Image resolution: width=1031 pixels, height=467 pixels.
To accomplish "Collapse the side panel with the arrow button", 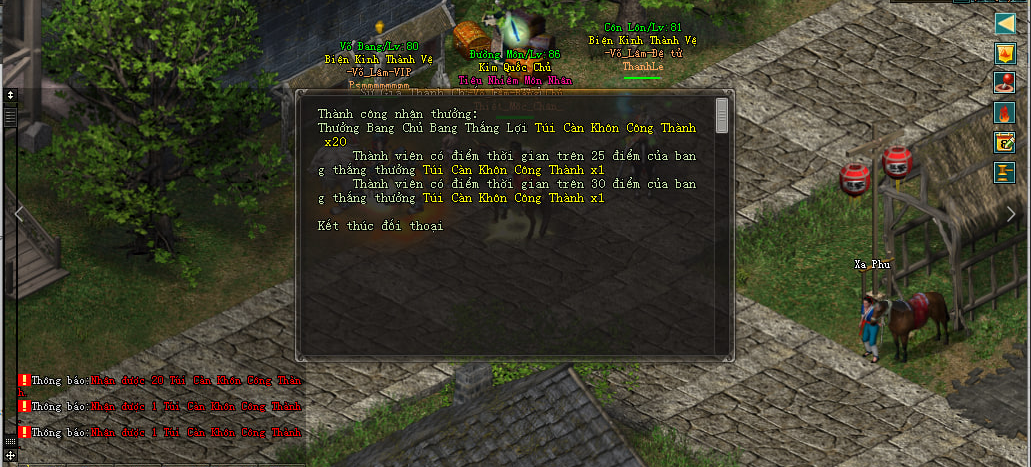I will [x=1005, y=23].
